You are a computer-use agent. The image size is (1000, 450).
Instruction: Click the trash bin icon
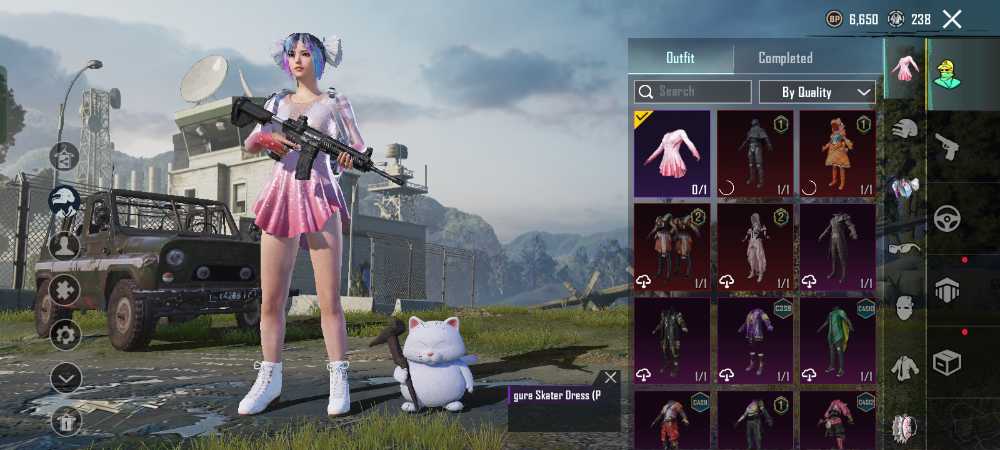pos(66,420)
